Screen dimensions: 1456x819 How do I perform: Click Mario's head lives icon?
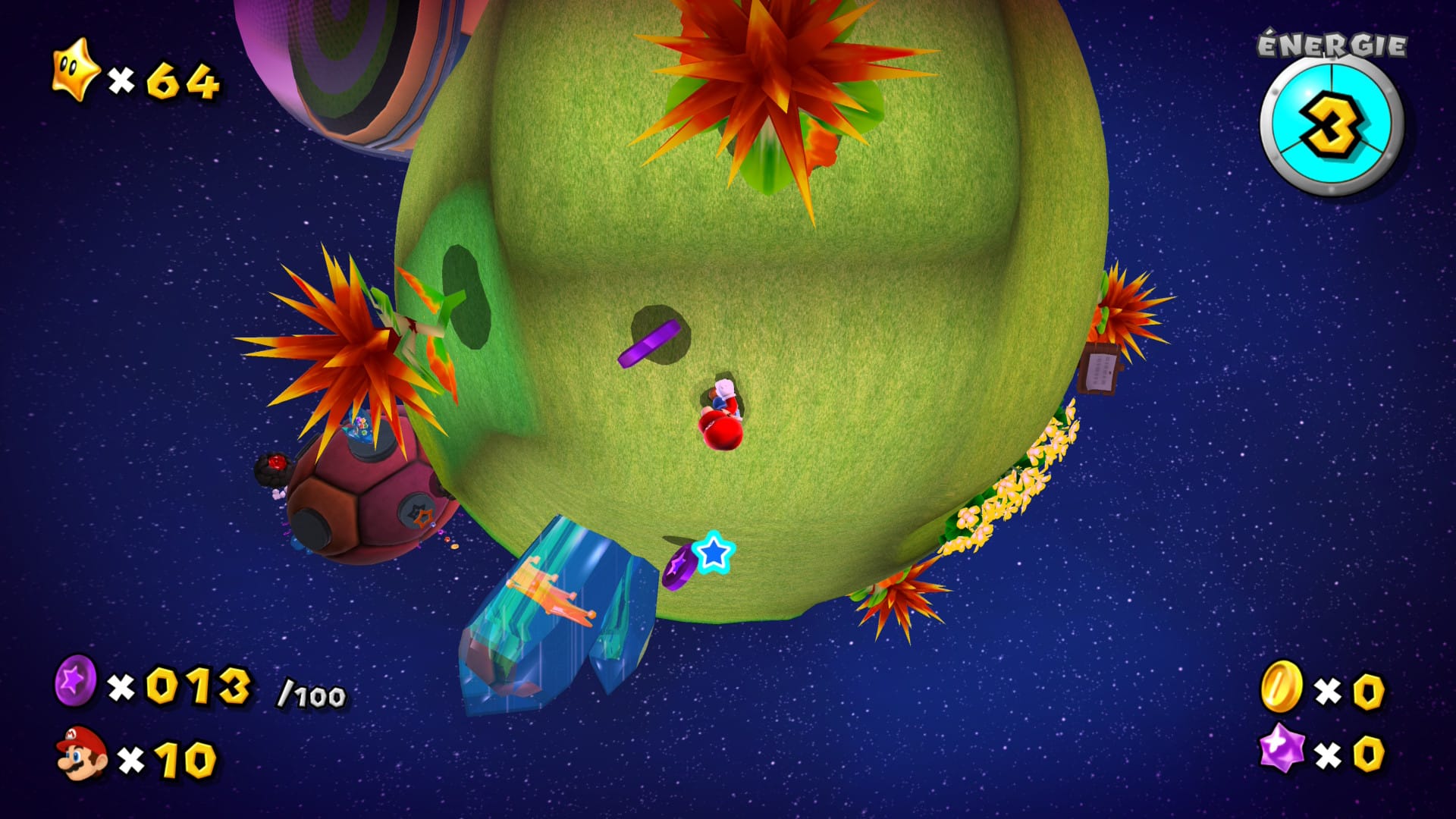[x=82, y=753]
